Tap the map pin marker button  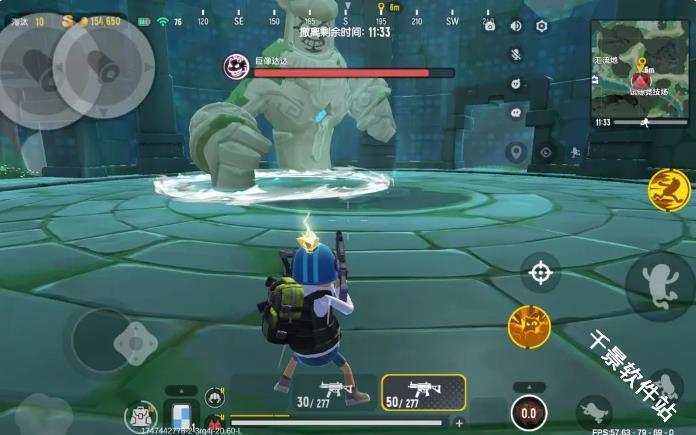pyautogui.click(x=516, y=153)
